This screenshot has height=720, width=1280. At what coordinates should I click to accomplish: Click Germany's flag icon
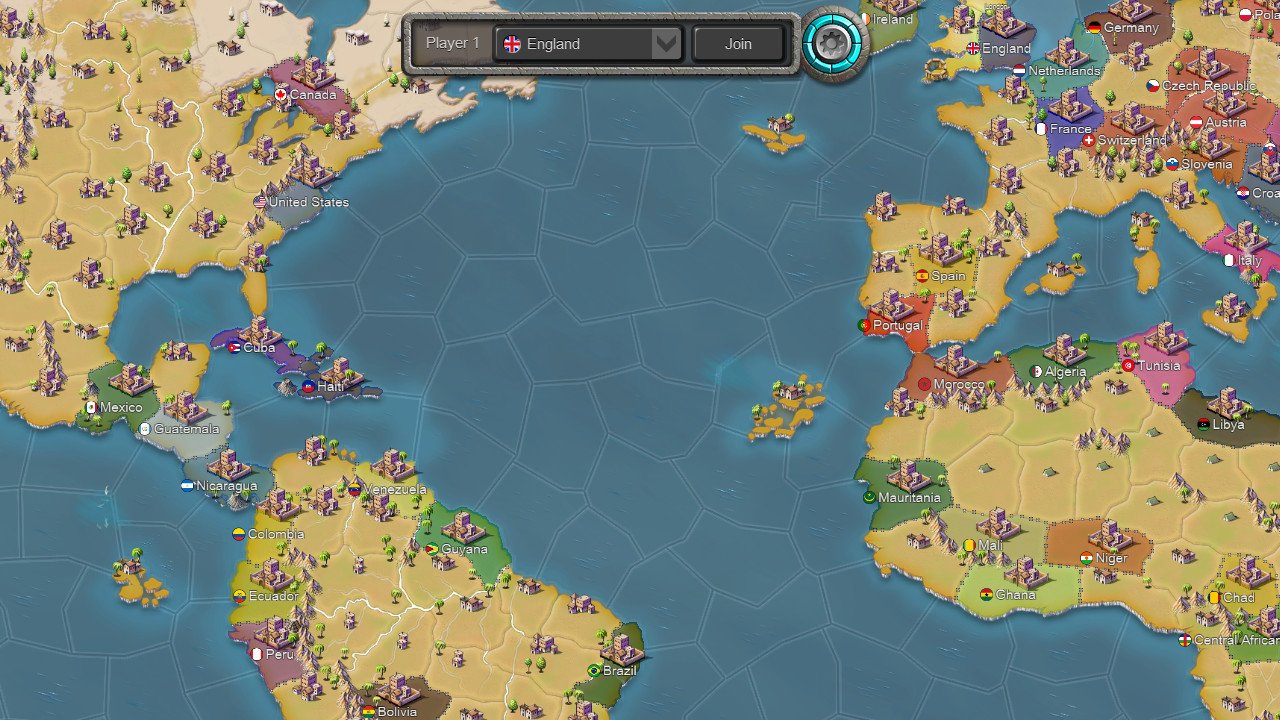[1097, 28]
